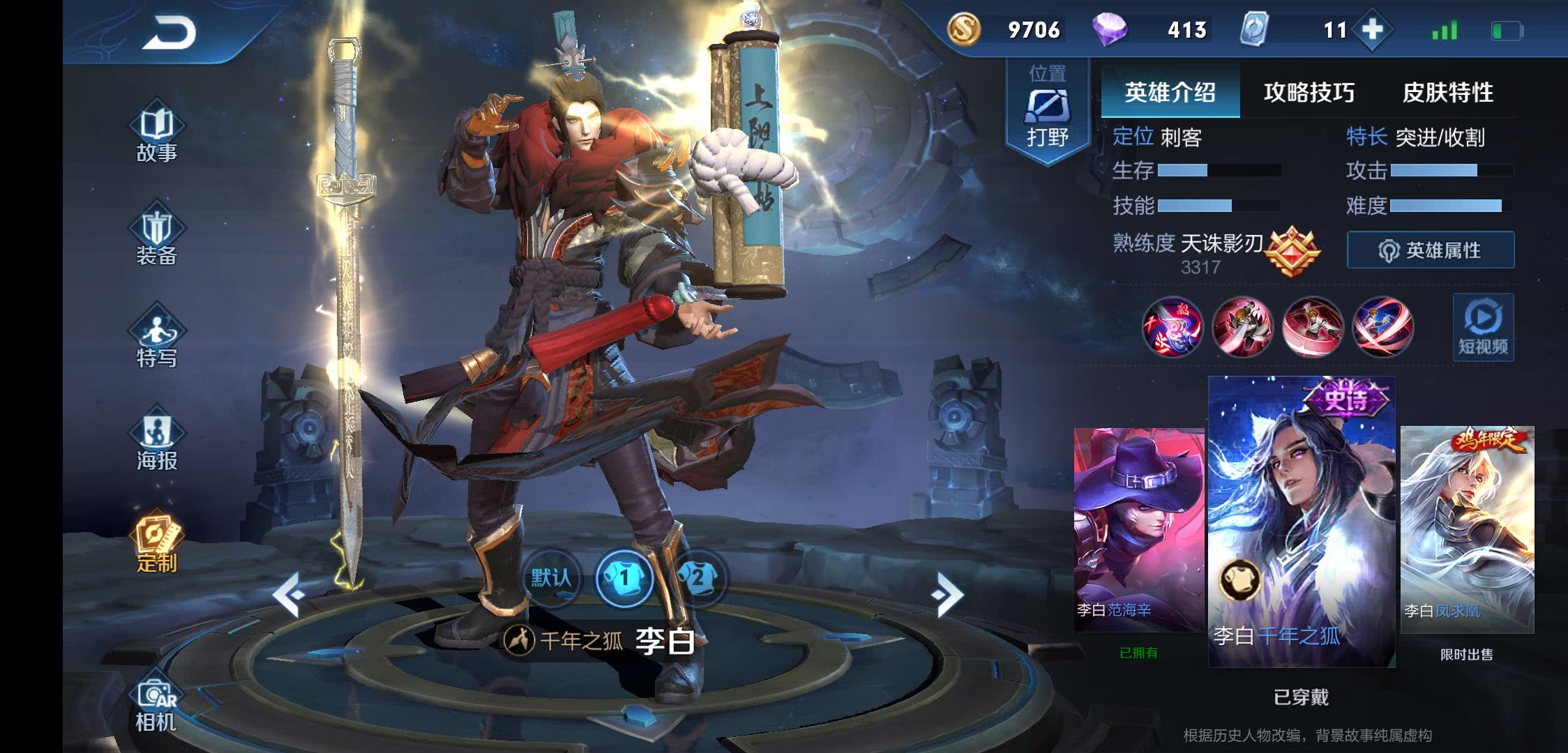Viewport: 1568px width, 753px height.
Task: Show the previous hero with left arrow
Action: point(288,595)
